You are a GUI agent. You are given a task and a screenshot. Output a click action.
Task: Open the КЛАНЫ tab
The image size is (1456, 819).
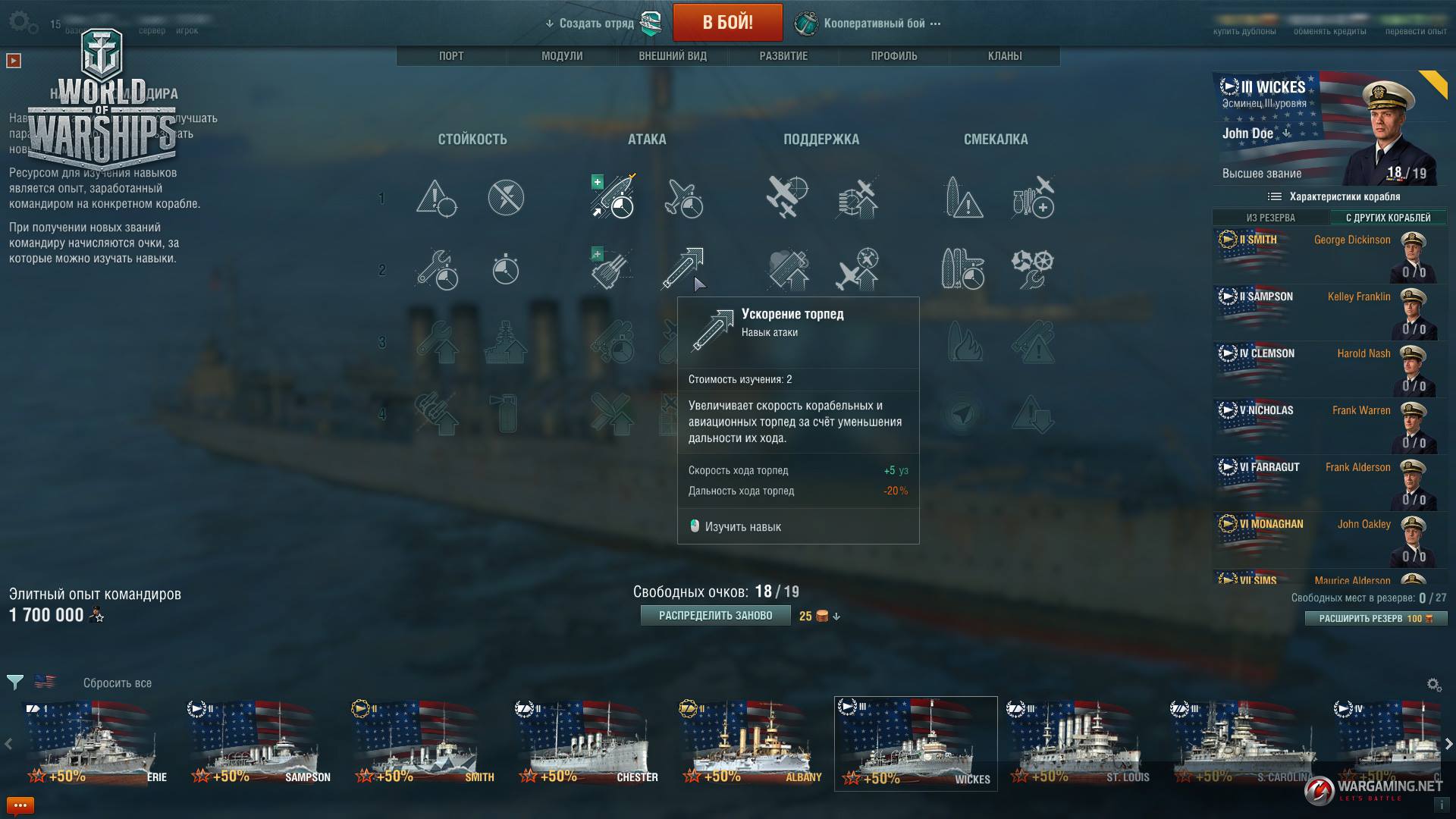[x=1005, y=56]
